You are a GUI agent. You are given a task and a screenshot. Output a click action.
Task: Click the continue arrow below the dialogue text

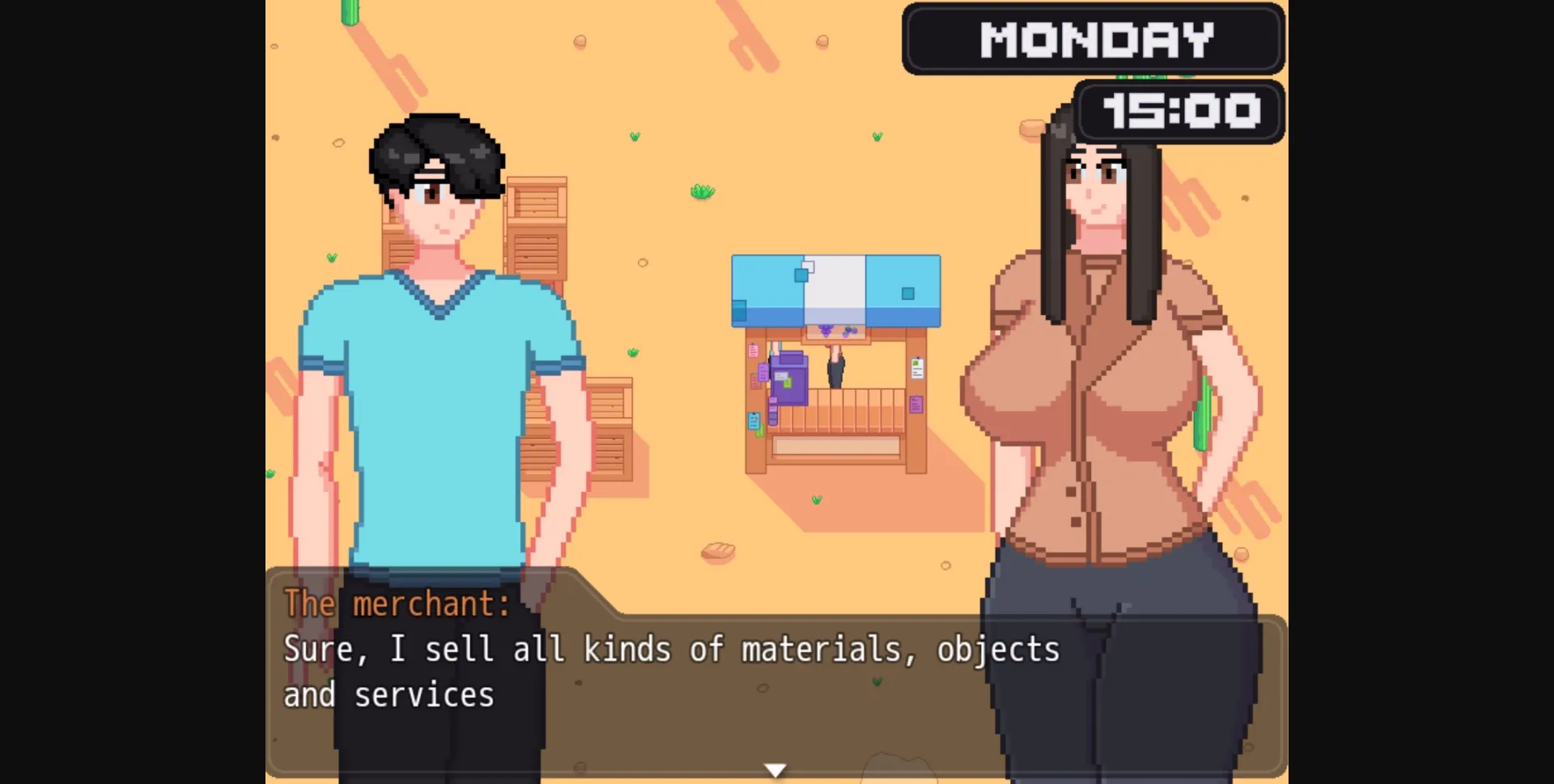click(775, 769)
